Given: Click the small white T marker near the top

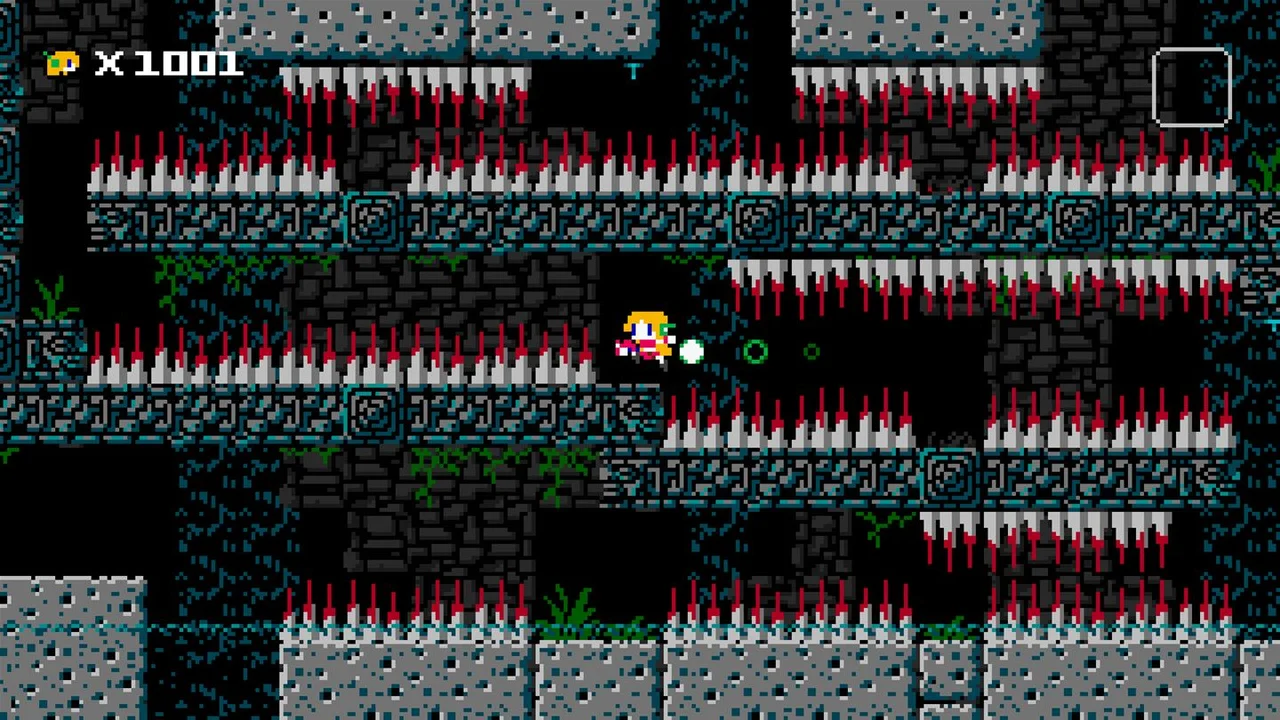Looking at the screenshot, I should tap(635, 72).
